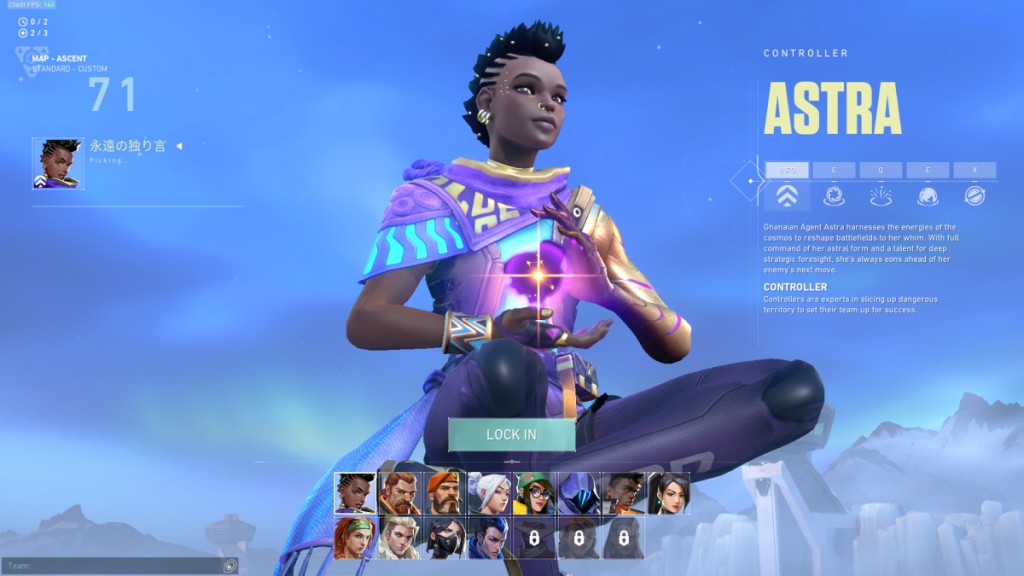
Task: View Astra's C ability swirl icon
Action: pyautogui.click(x=834, y=196)
